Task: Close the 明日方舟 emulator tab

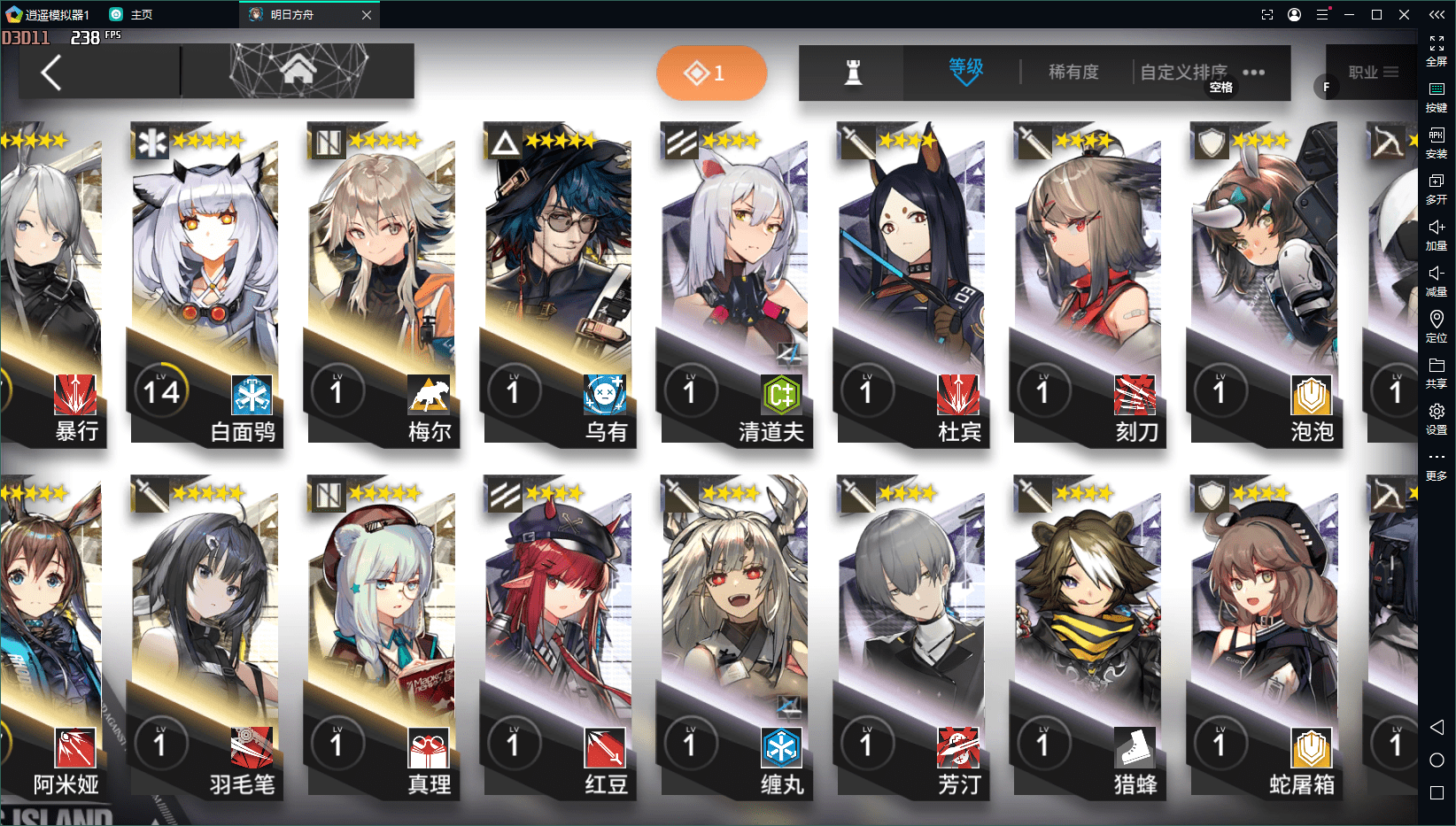Action: coord(367,15)
